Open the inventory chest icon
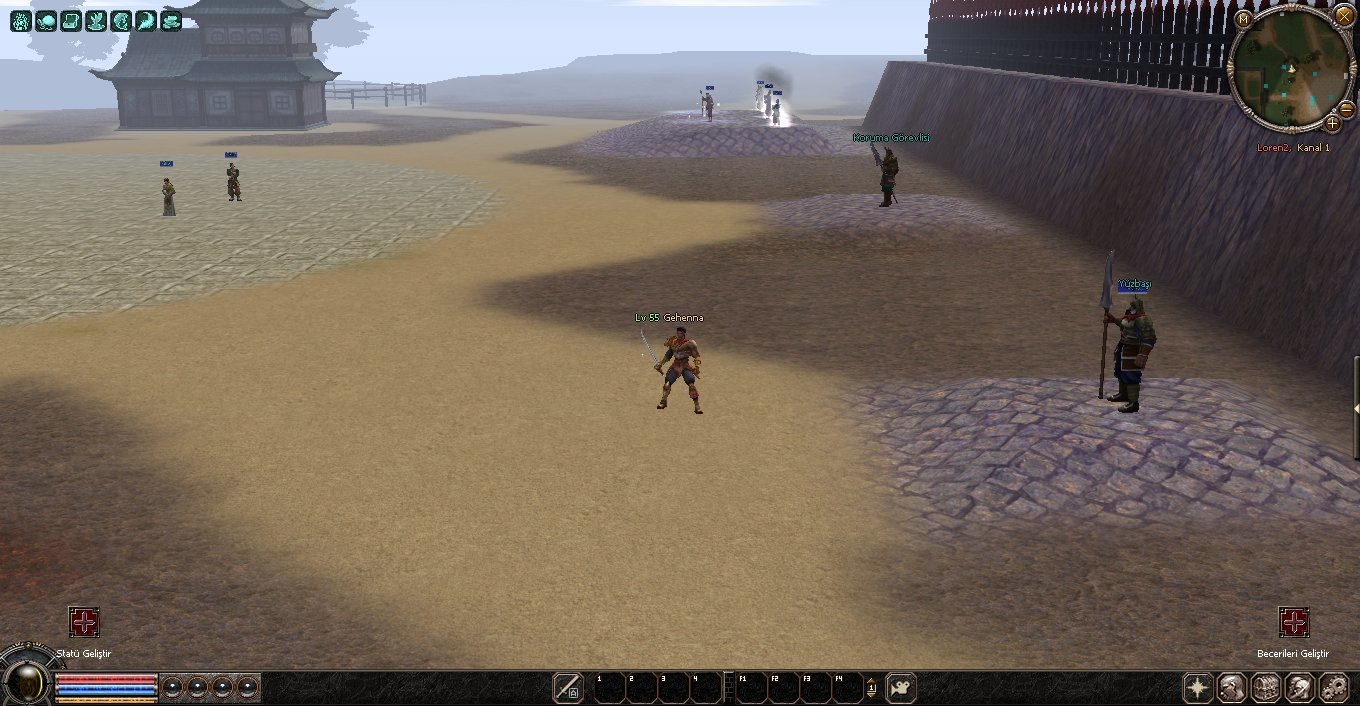The width and height of the screenshot is (1360, 706). point(1266,688)
